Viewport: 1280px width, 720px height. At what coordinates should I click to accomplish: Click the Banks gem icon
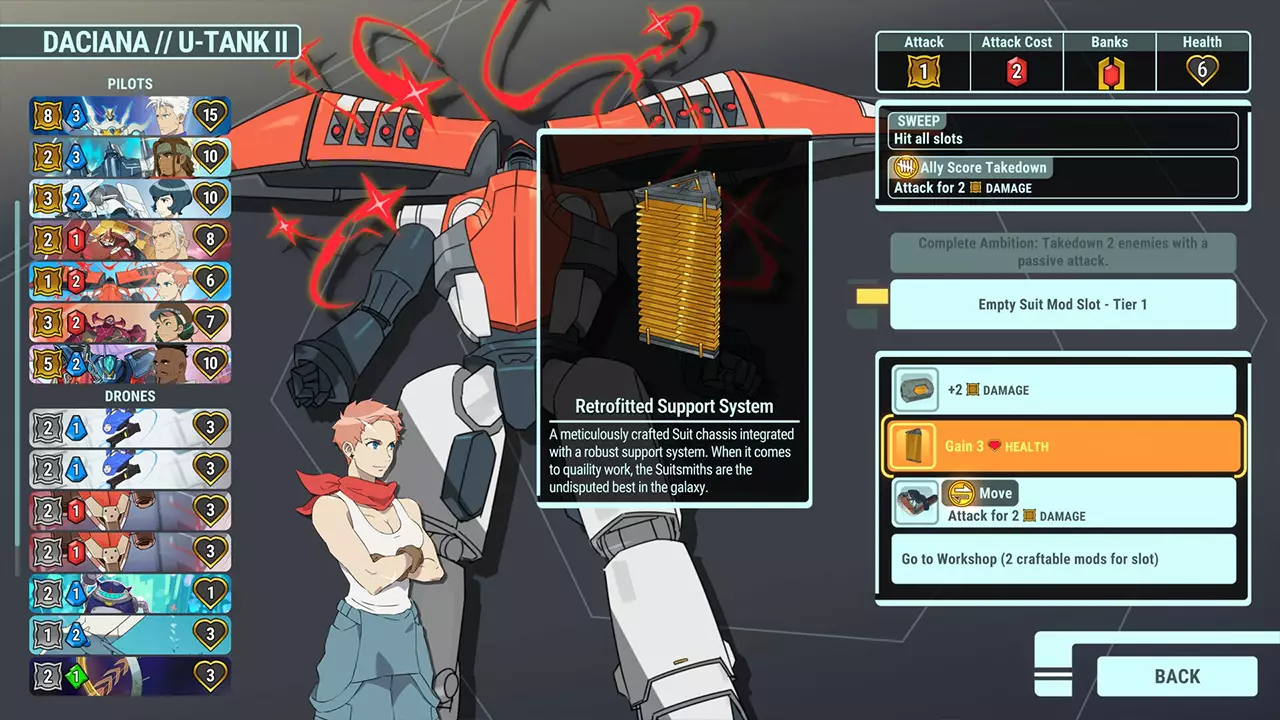click(x=1109, y=68)
